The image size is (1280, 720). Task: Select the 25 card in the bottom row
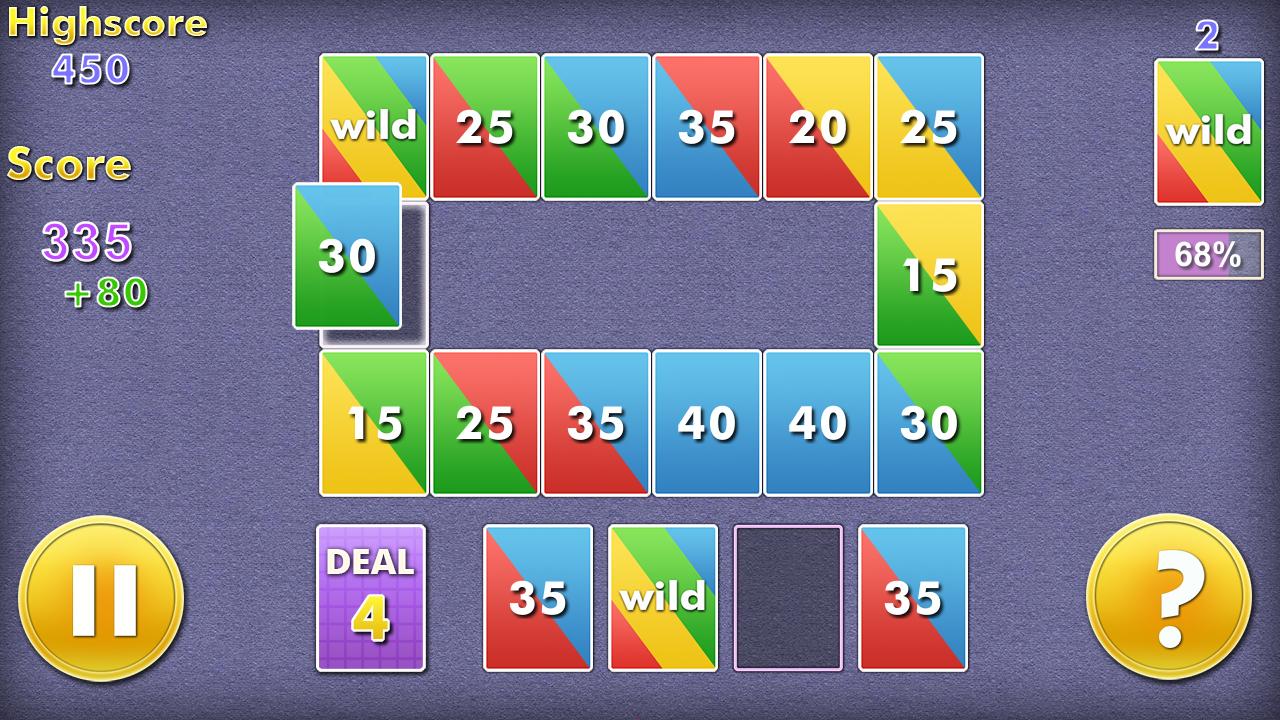[x=484, y=422]
